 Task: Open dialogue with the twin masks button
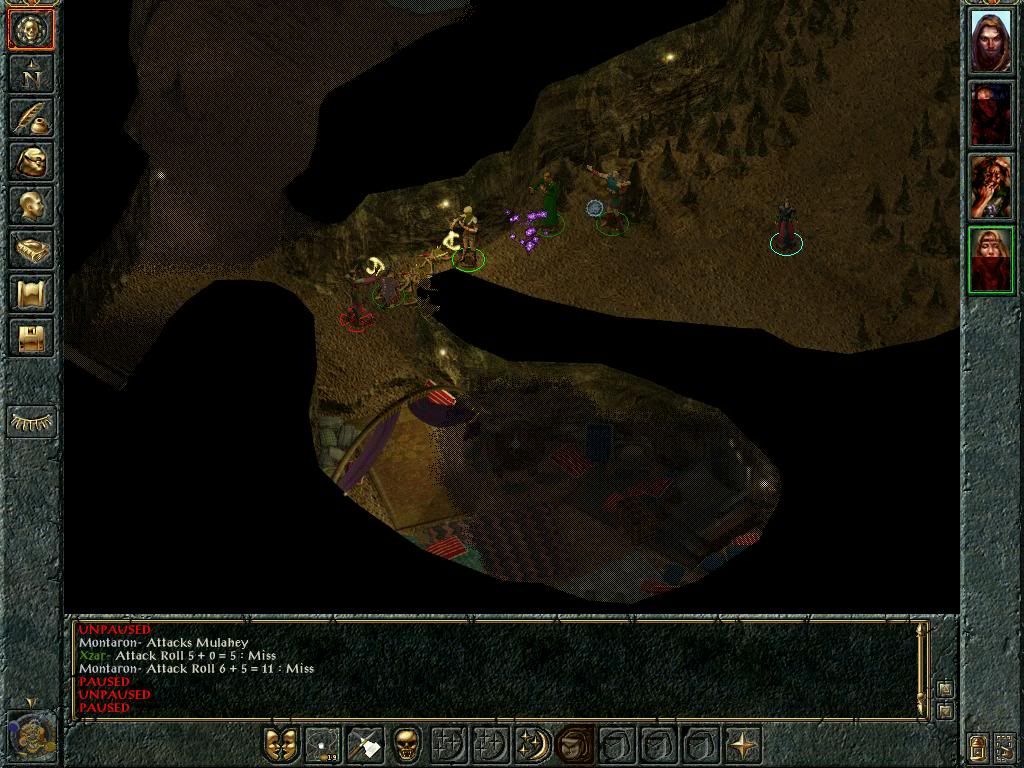pyautogui.click(x=281, y=745)
